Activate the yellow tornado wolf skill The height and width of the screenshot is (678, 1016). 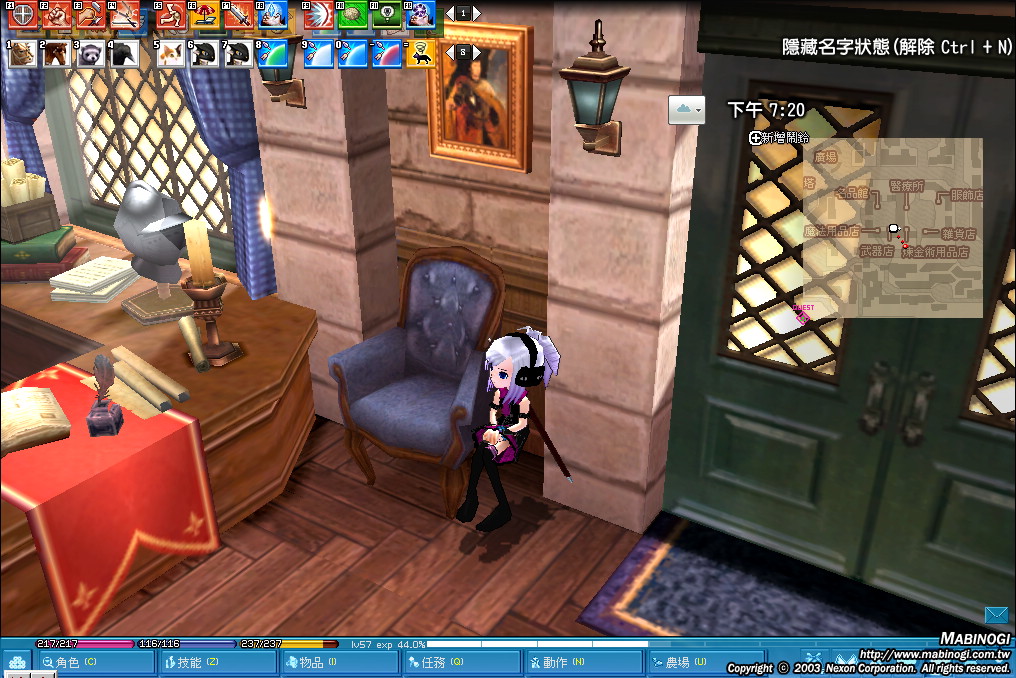pos(421,53)
